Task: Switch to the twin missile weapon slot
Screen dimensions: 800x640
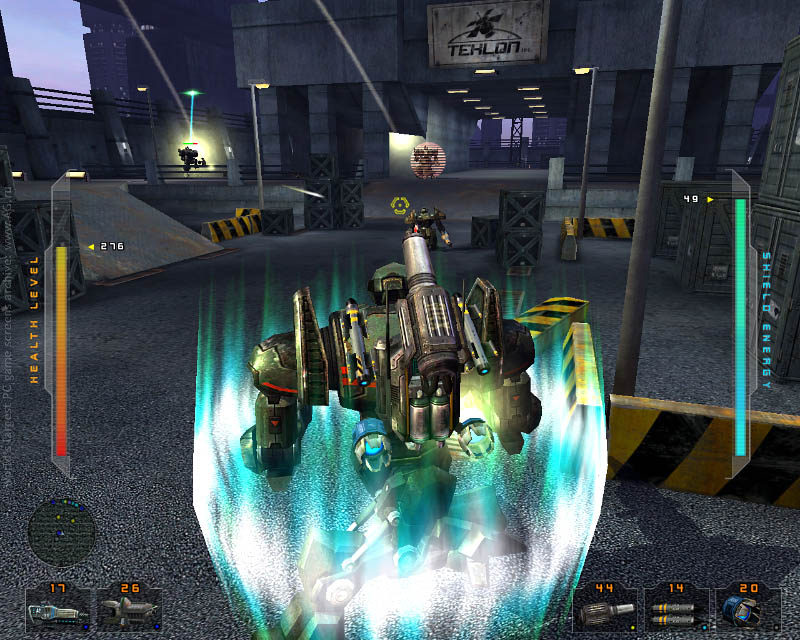Action: (x=675, y=609)
